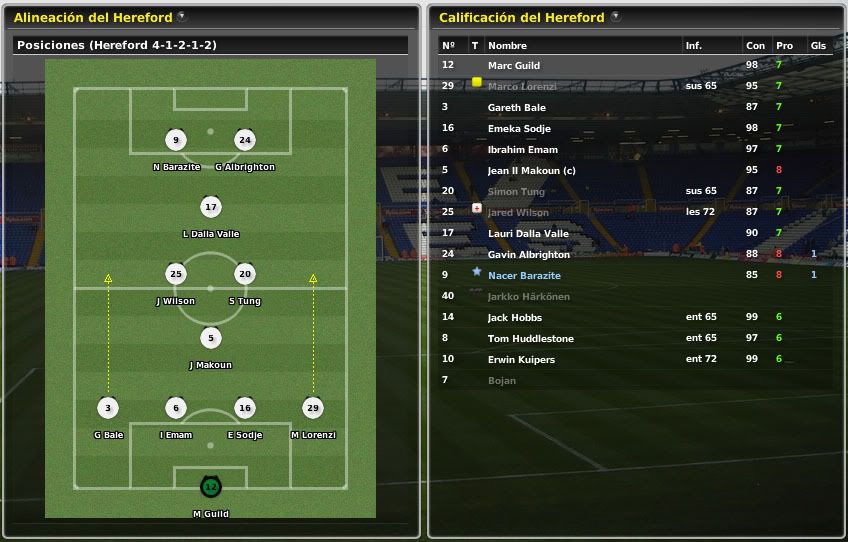Select goalkeeper M Guild's shirt on pitch
Screen dimensions: 848x542
[x=210, y=487]
